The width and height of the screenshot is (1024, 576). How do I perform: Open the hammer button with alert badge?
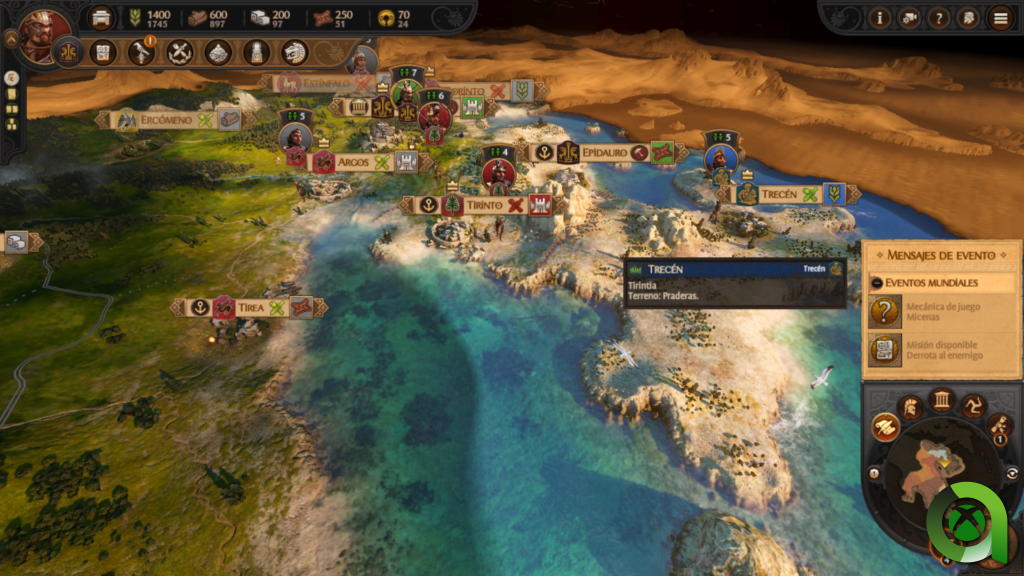coord(141,52)
